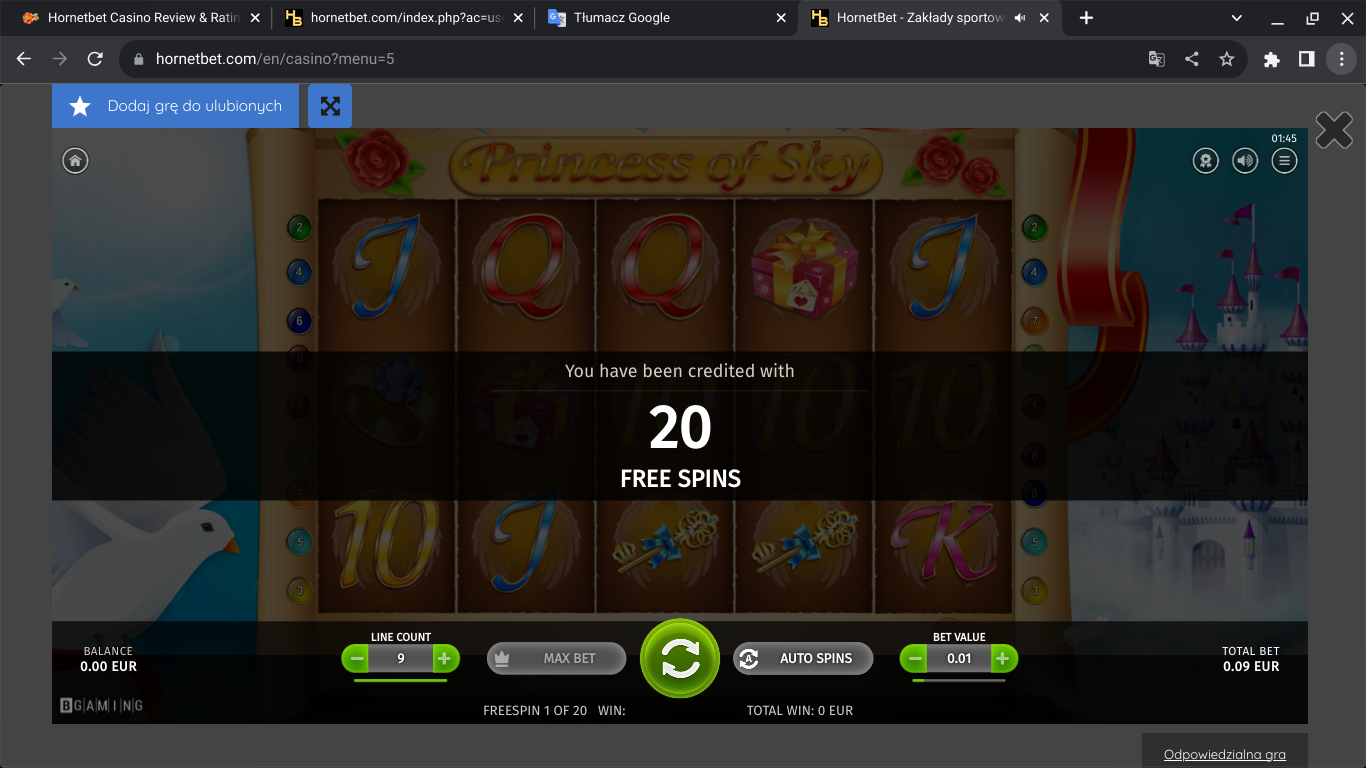Increase the line count with plus
The height and width of the screenshot is (768, 1366).
pyautogui.click(x=446, y=658)
